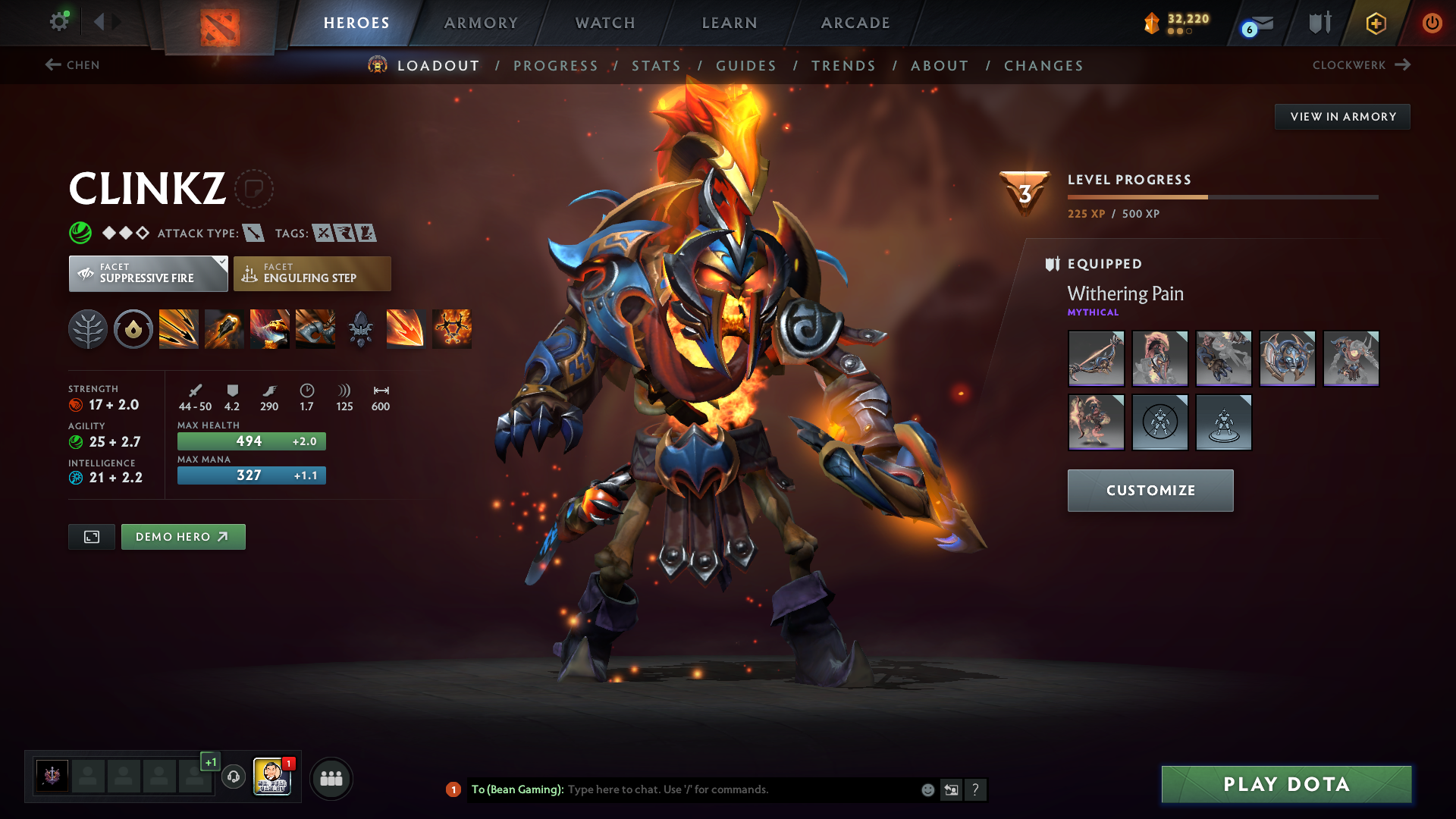The image size is (1456, 819).
Task: Open the Arcade tab
Action: 855,23
